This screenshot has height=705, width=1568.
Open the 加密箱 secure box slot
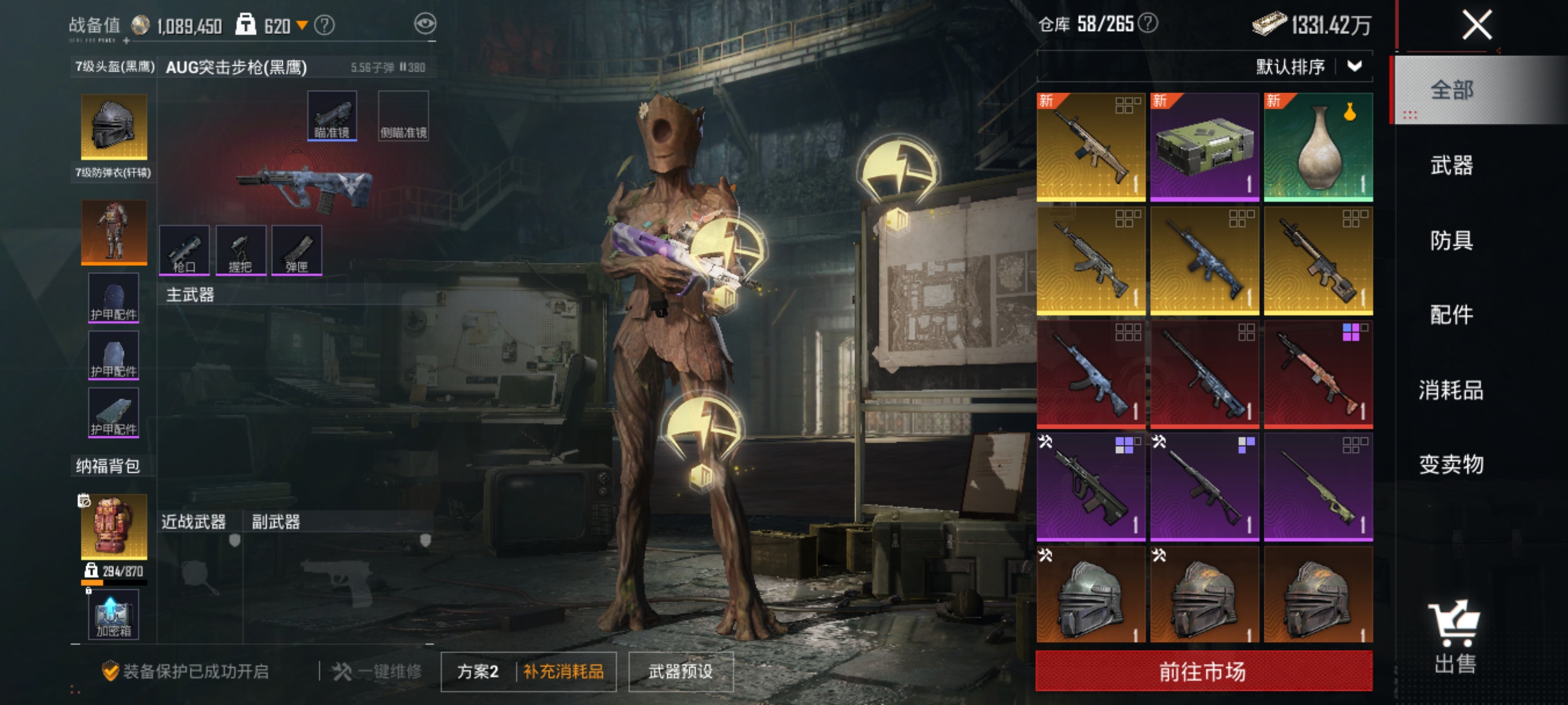point(114,614)
